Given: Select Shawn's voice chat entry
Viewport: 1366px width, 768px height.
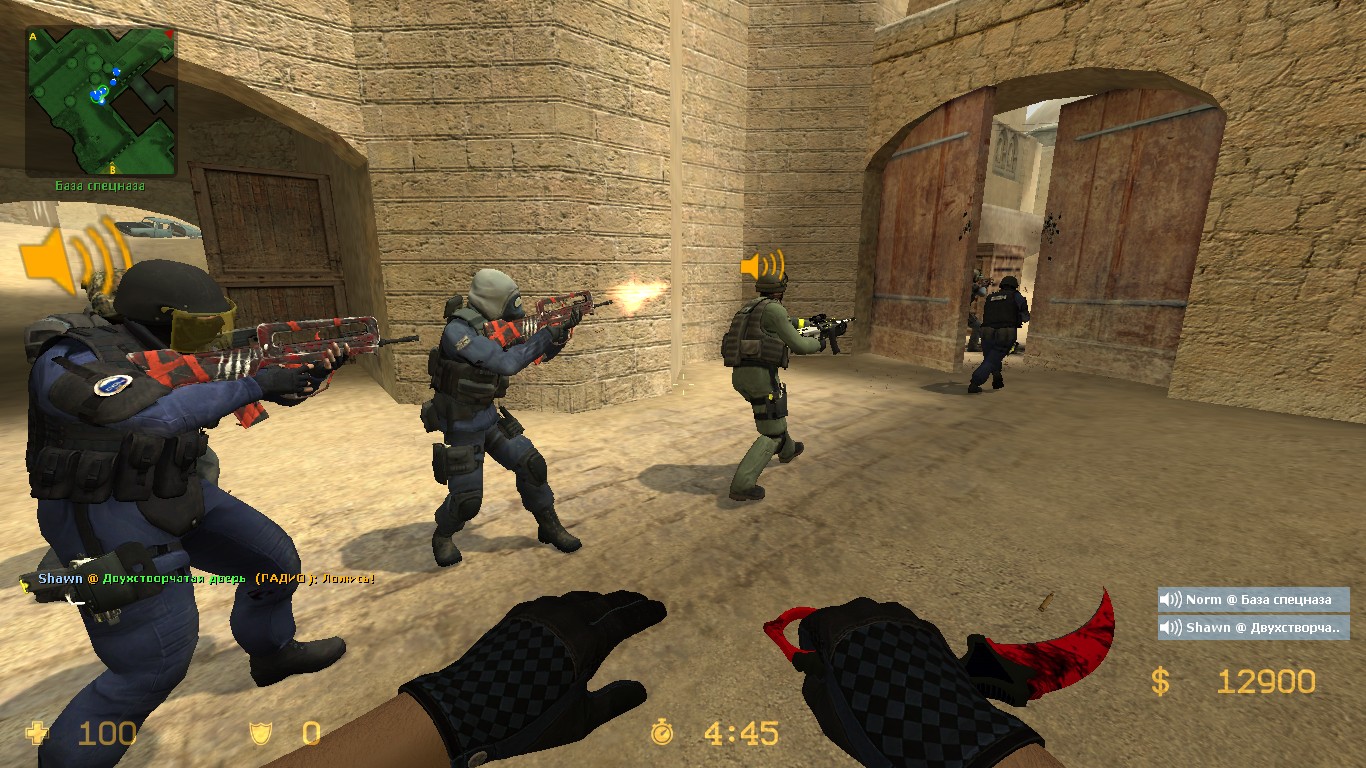Looking at the screenshot, I should click(x=1254, y=628).
